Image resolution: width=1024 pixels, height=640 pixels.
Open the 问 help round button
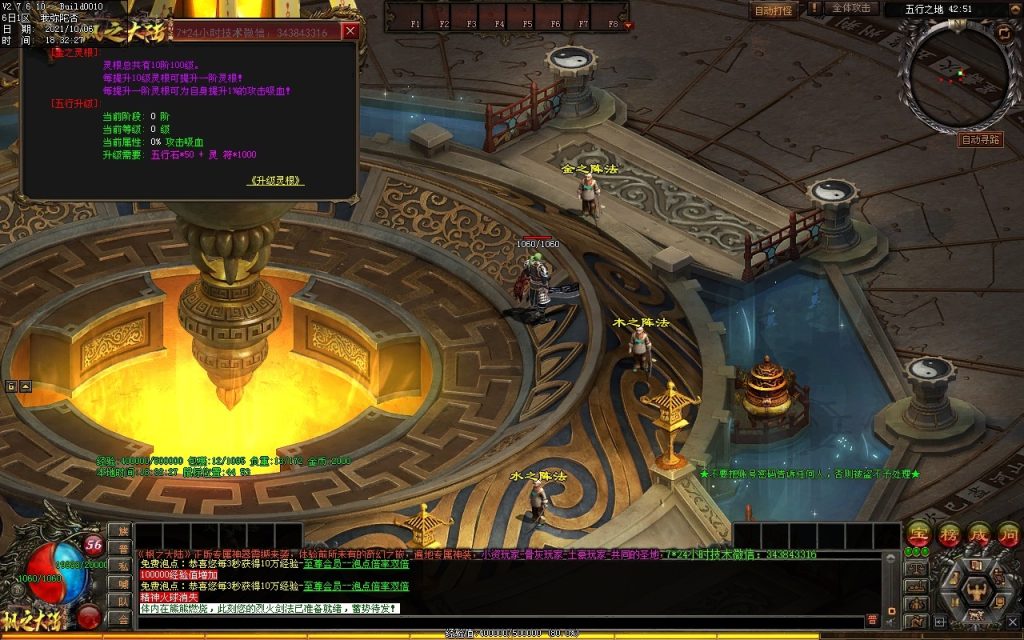[1008, 535]
